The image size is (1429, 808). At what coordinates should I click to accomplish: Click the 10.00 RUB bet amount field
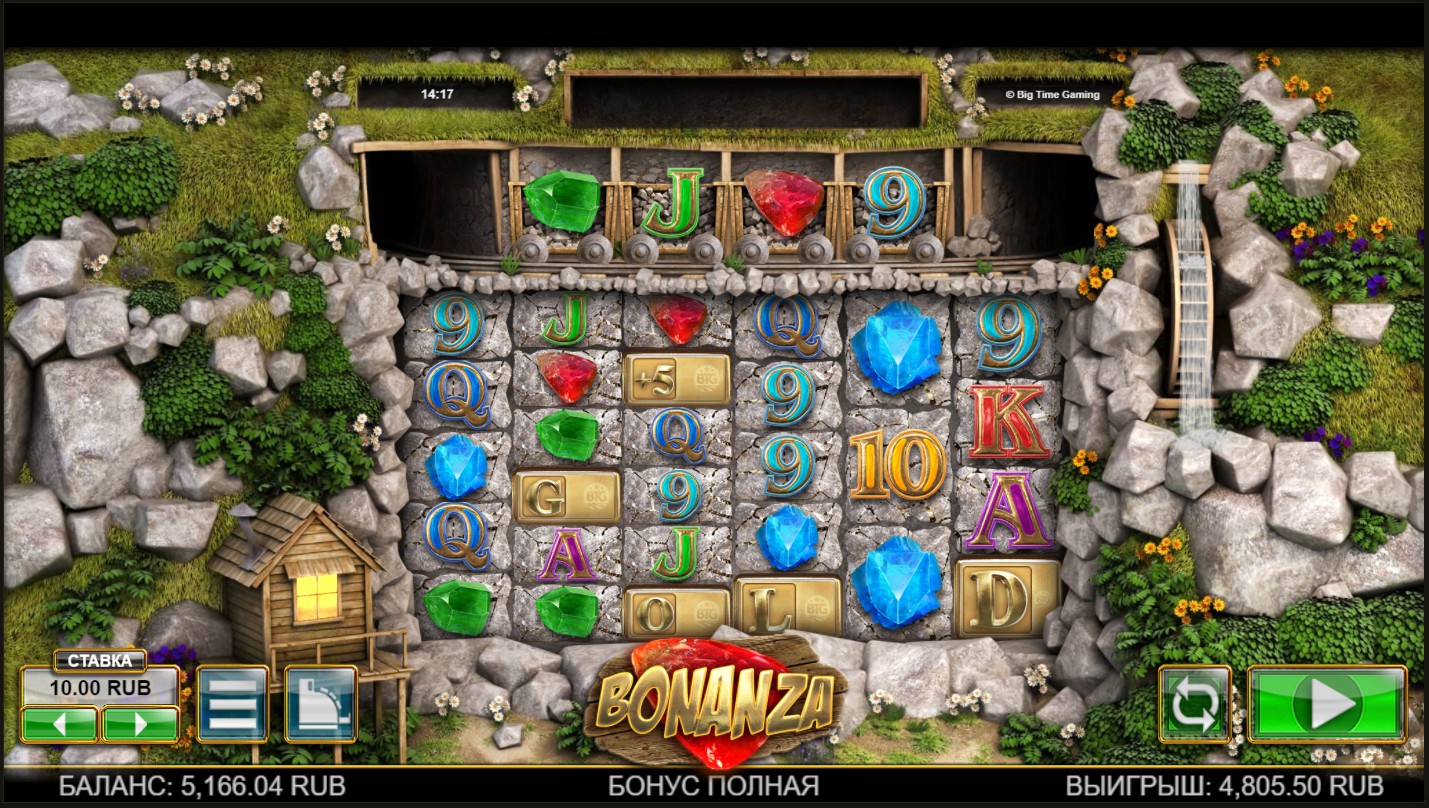pyautogui.click(x=103, y=688)
